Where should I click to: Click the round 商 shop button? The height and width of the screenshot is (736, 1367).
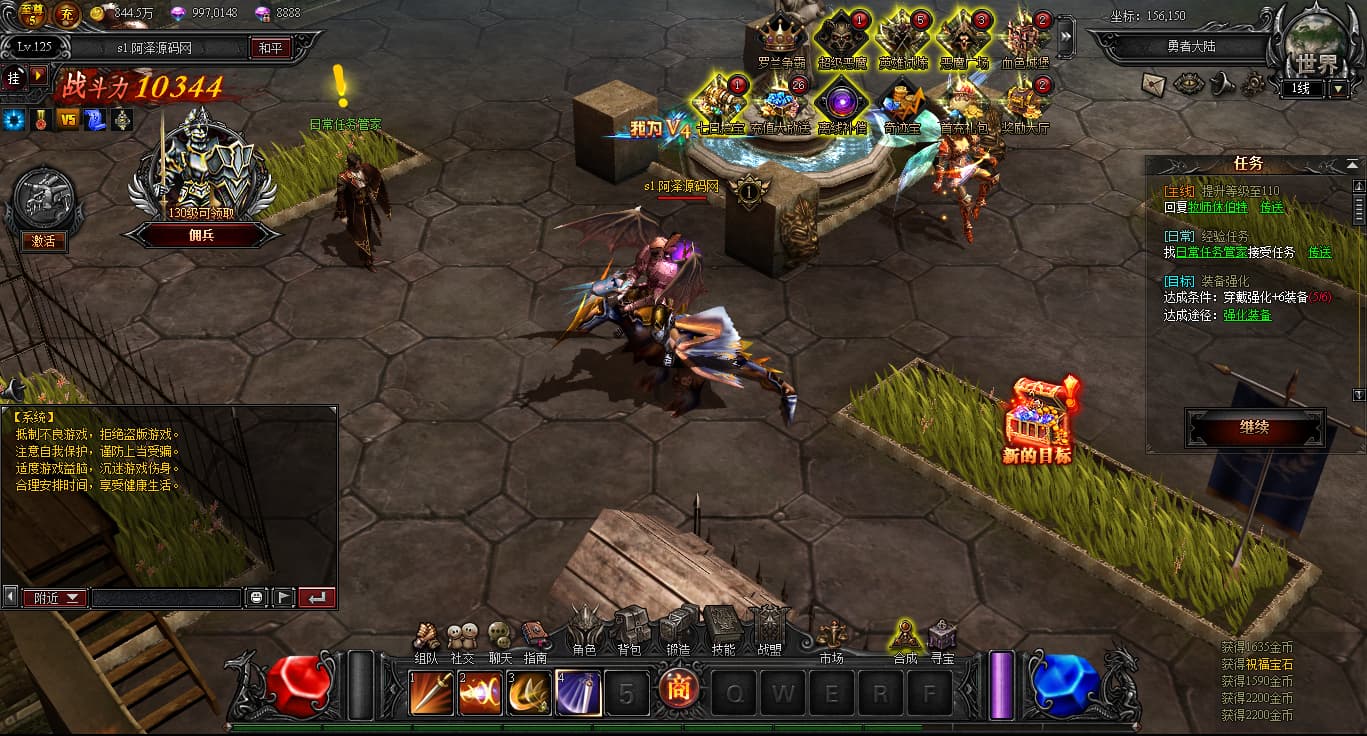(x=675, y=692)
